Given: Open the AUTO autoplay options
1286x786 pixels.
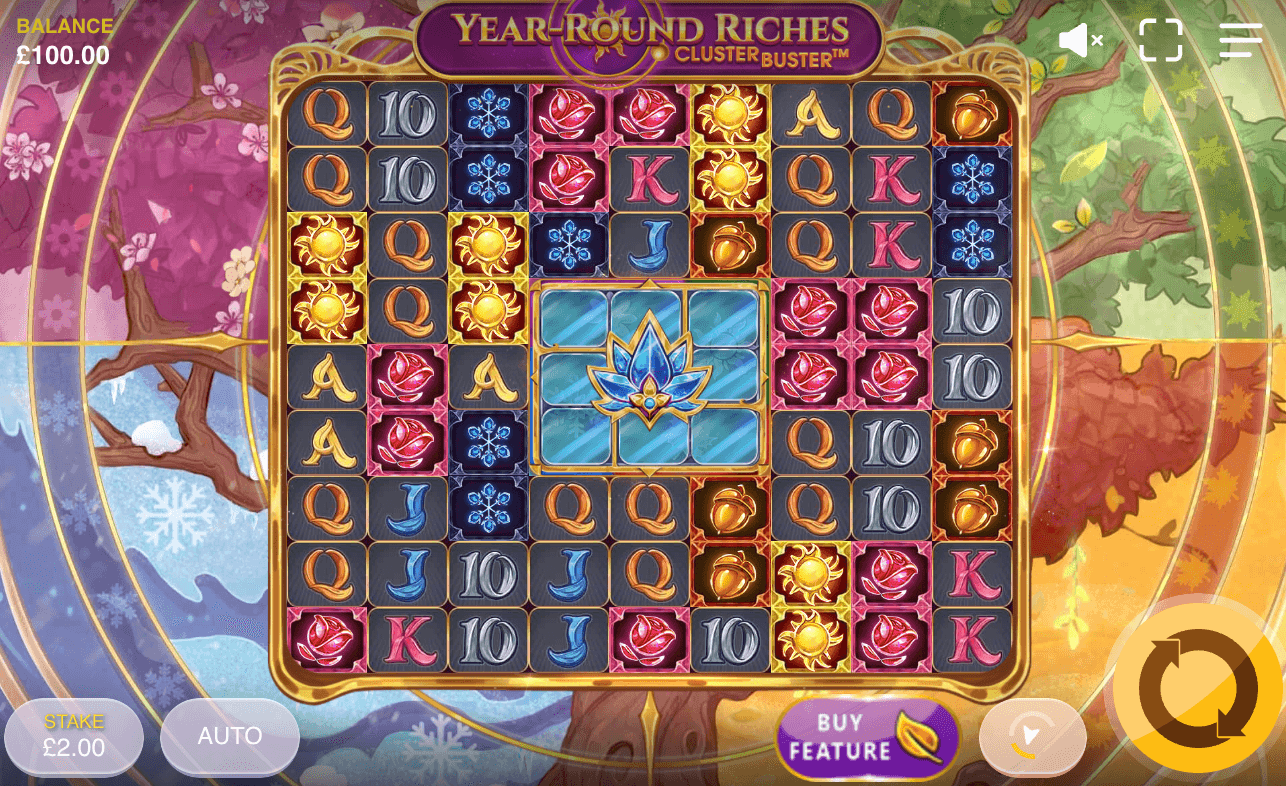Looking at the screenshot, I should coord(229,737).
